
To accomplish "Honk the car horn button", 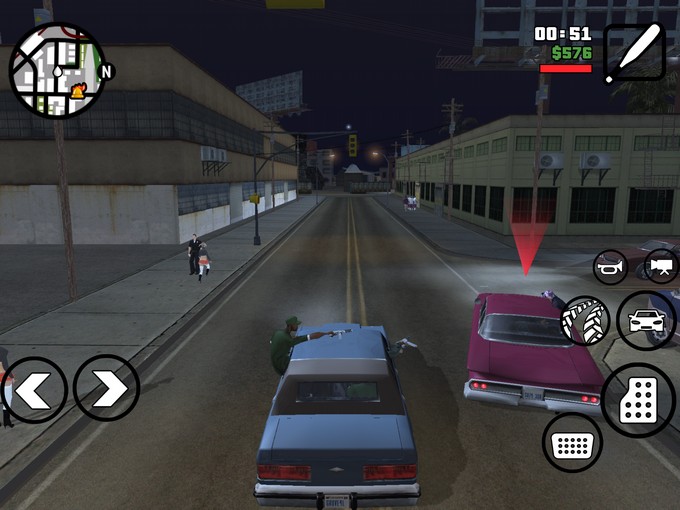I will [x=610, y=267].
